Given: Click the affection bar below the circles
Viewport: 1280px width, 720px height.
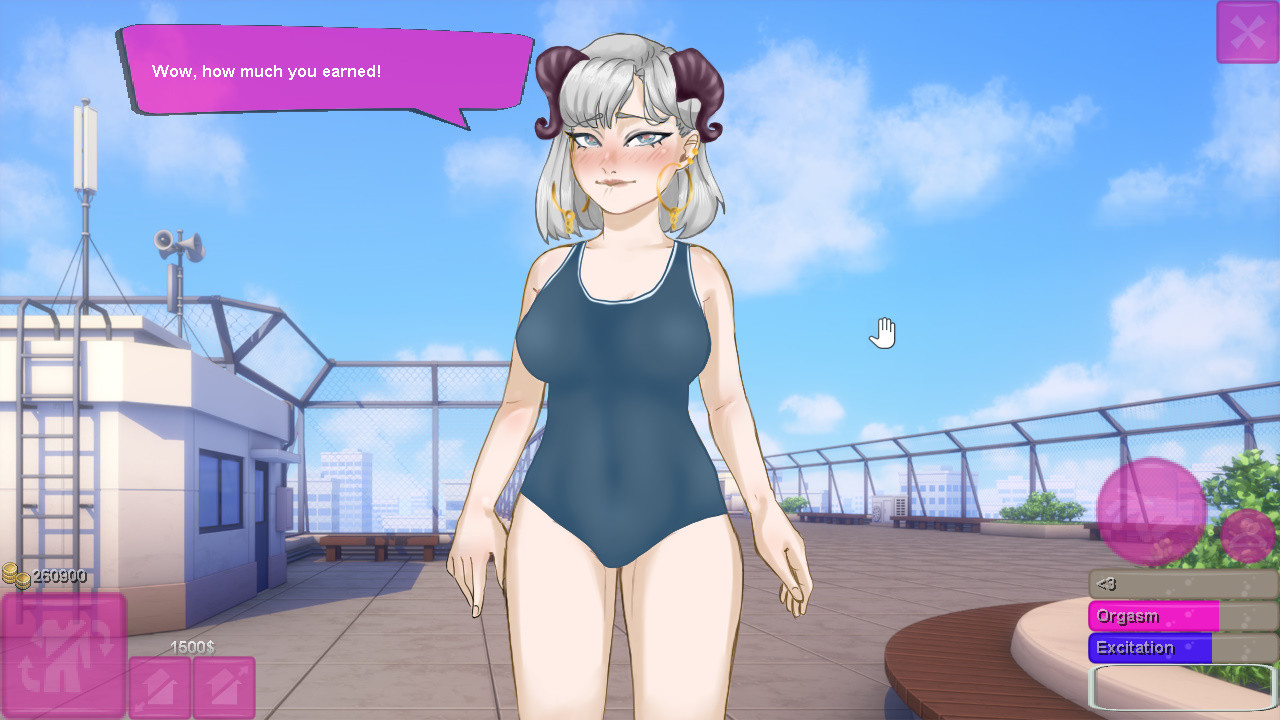Looking at the screenshot, I should coord(1180,583).
